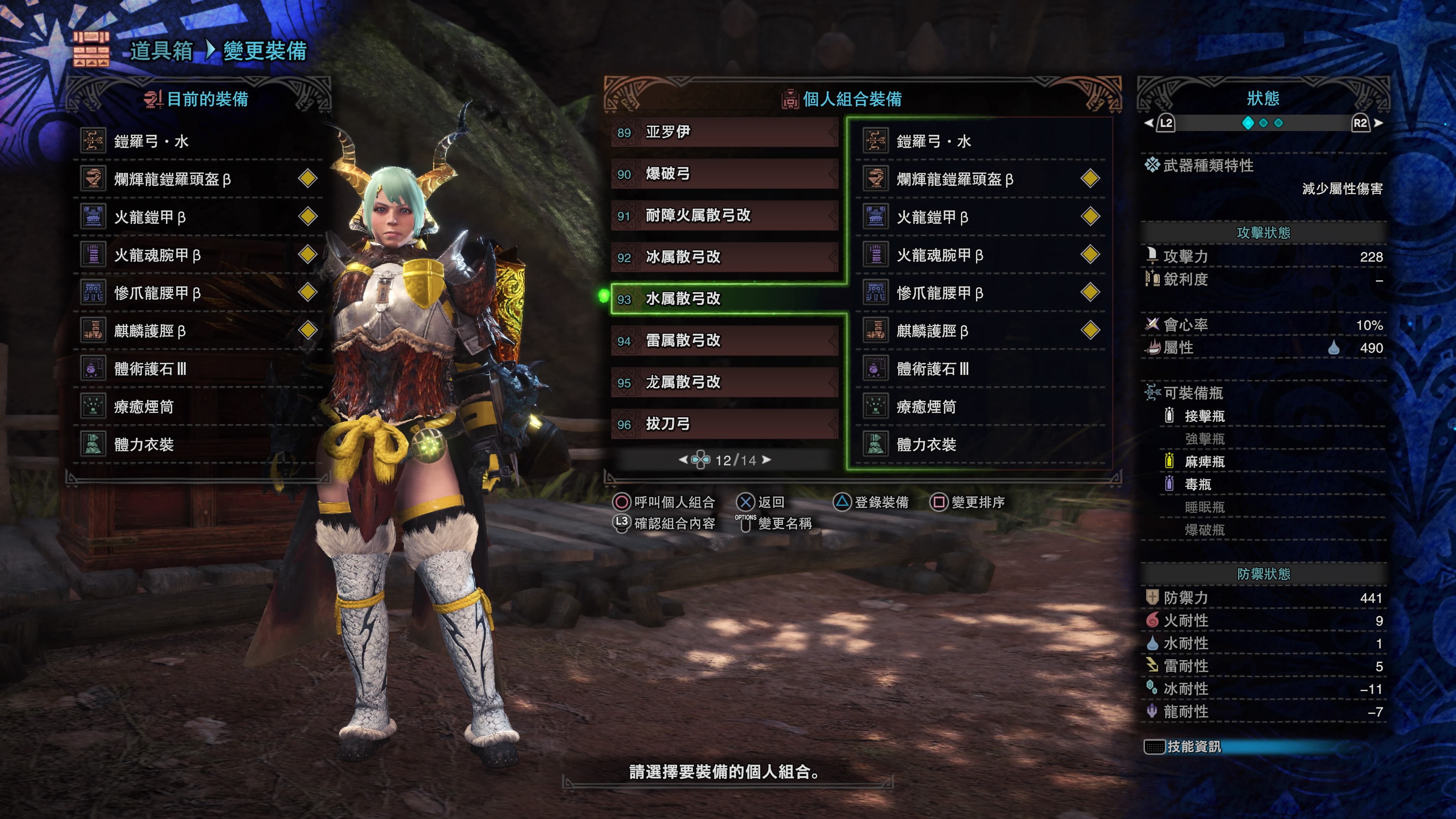
Task: Pick loadout 92 冰属散弓改
Action: click(723, 257)
